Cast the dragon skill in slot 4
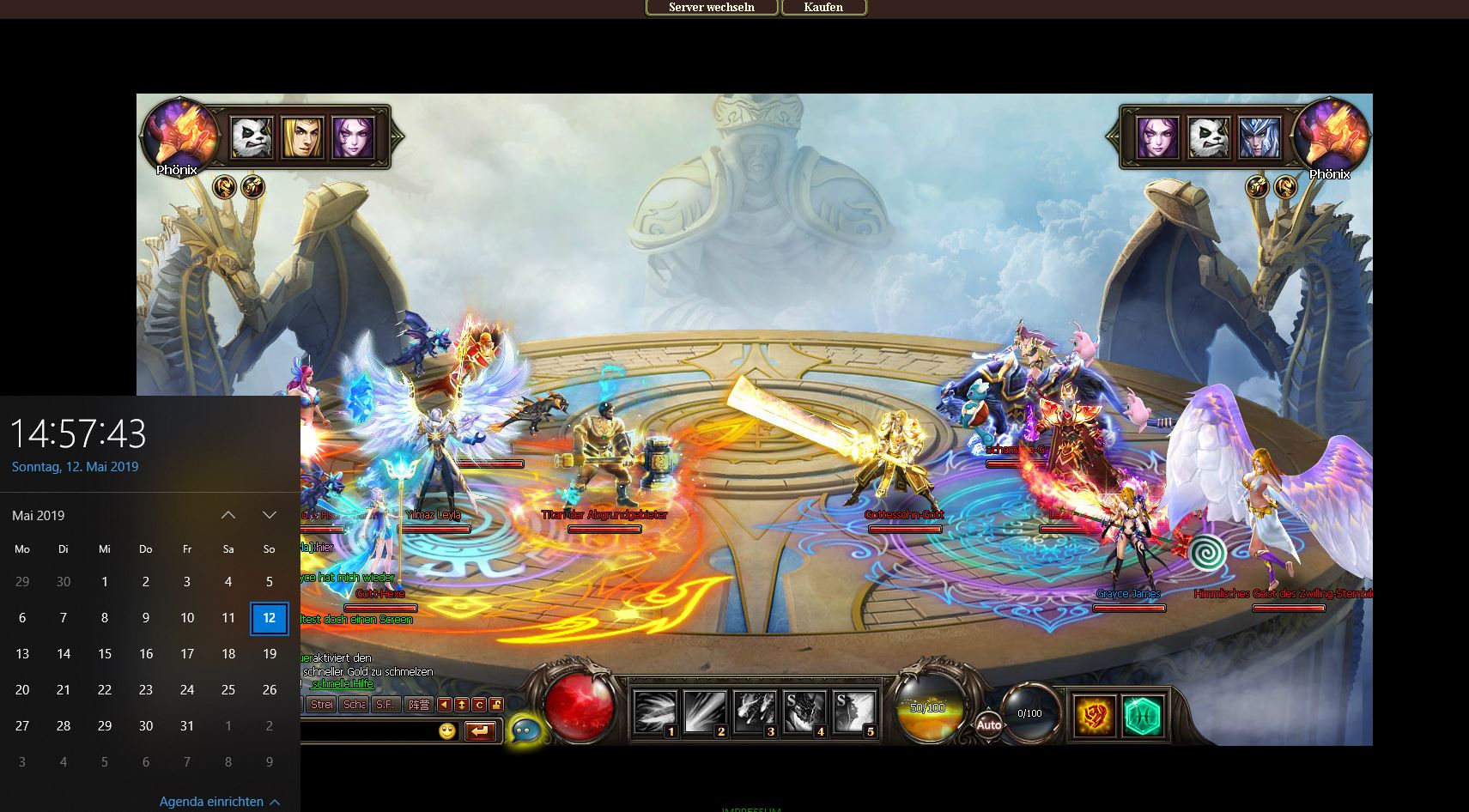The width and height of the screenshot is (1469, 812). click(x=804, y=712)
